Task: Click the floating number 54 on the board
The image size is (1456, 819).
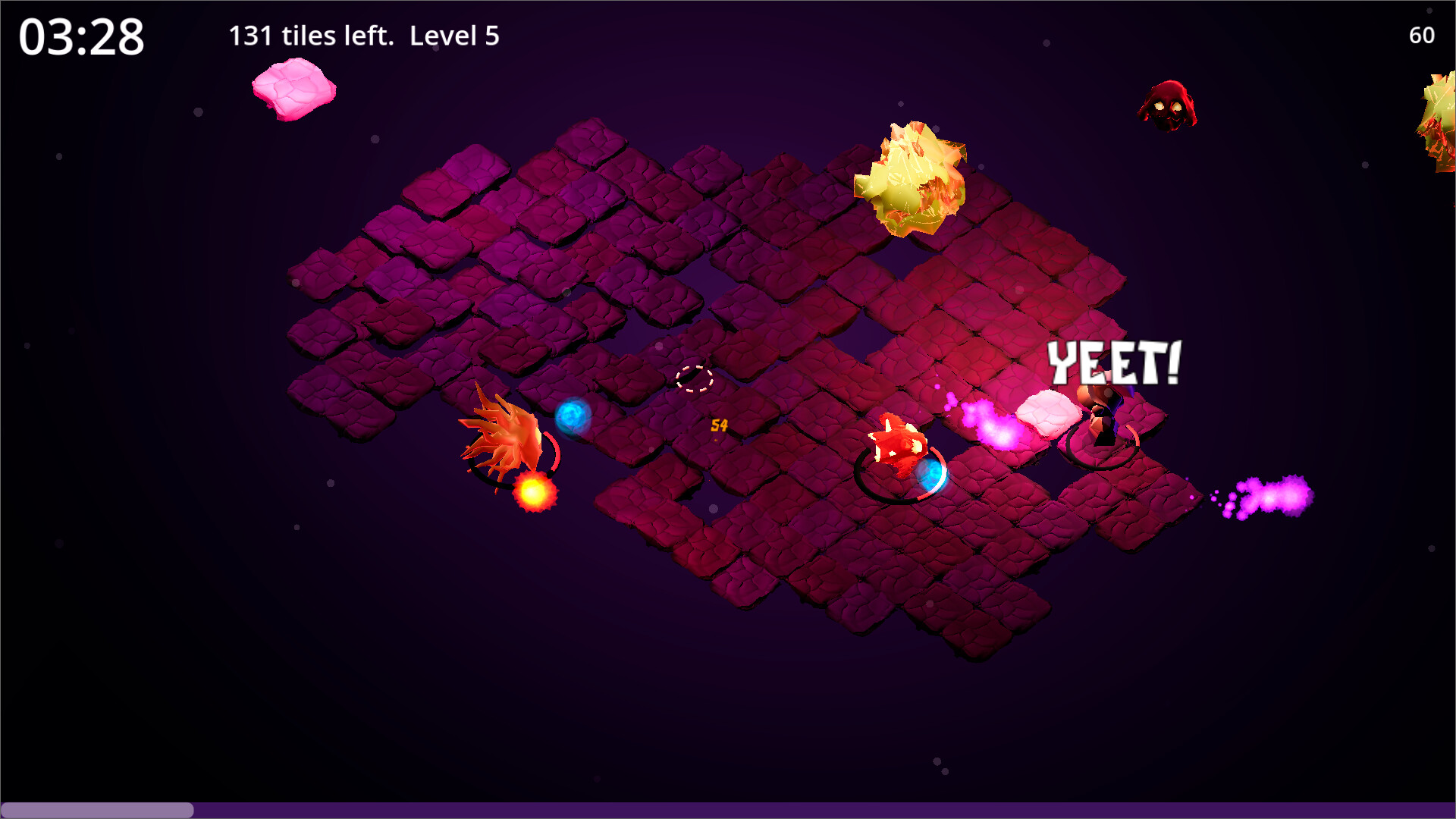Action: pos(718,427)
